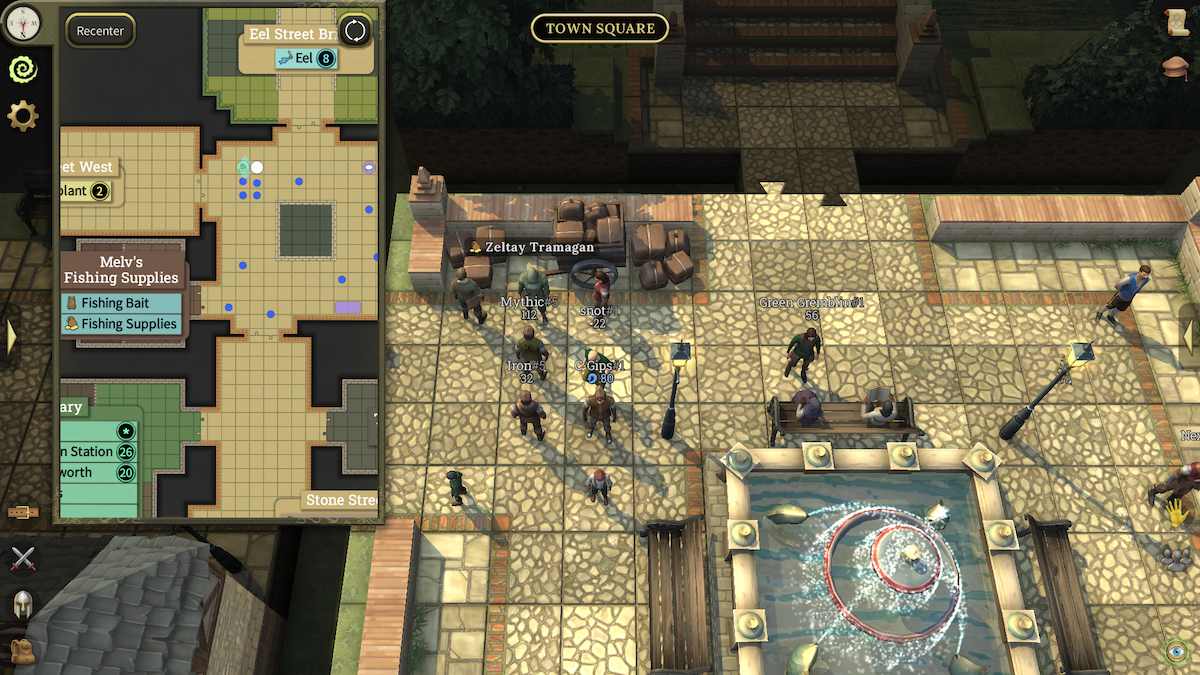This screenshot has width=1200, height=675.
Task: Select Fishing Bait map entry
Action: point(121,303)
